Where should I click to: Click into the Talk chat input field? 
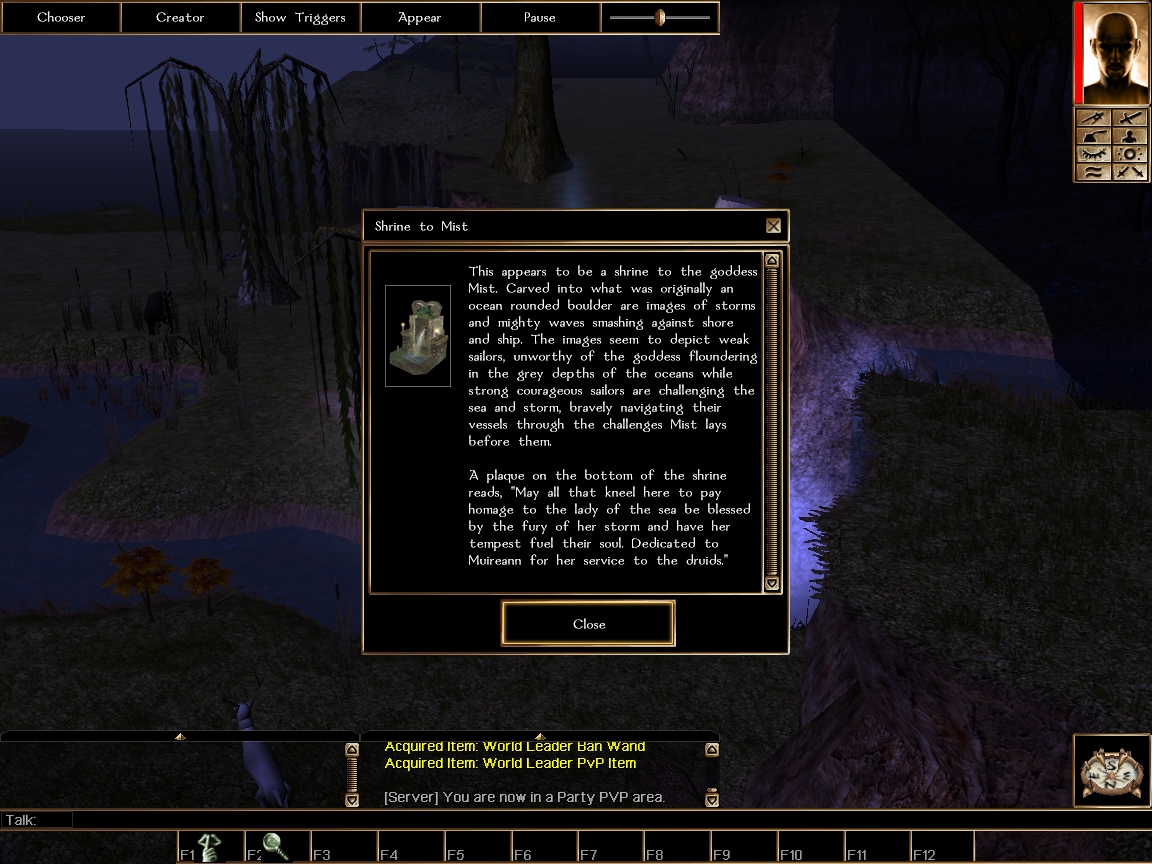coord(600,820)
